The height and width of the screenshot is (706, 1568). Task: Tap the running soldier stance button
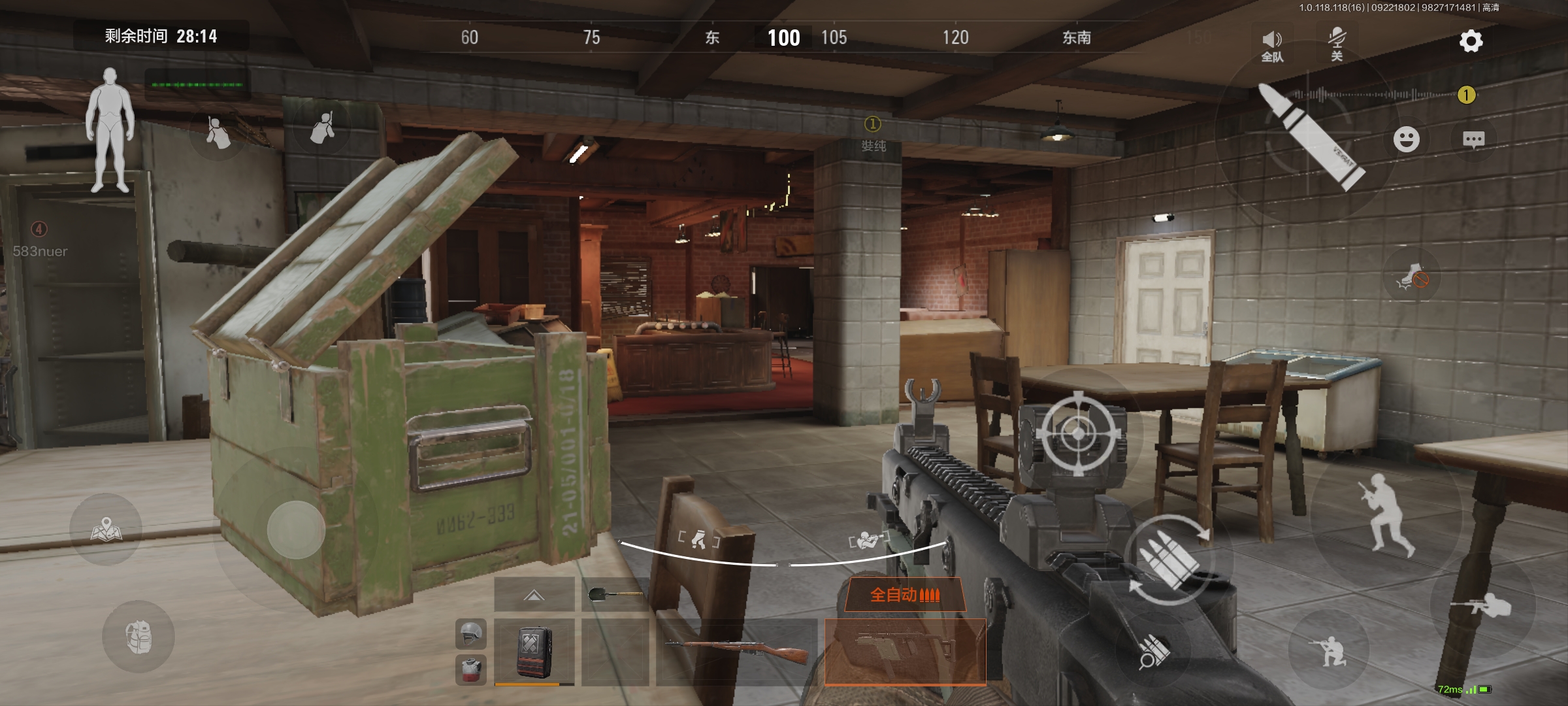[1385, 514]
